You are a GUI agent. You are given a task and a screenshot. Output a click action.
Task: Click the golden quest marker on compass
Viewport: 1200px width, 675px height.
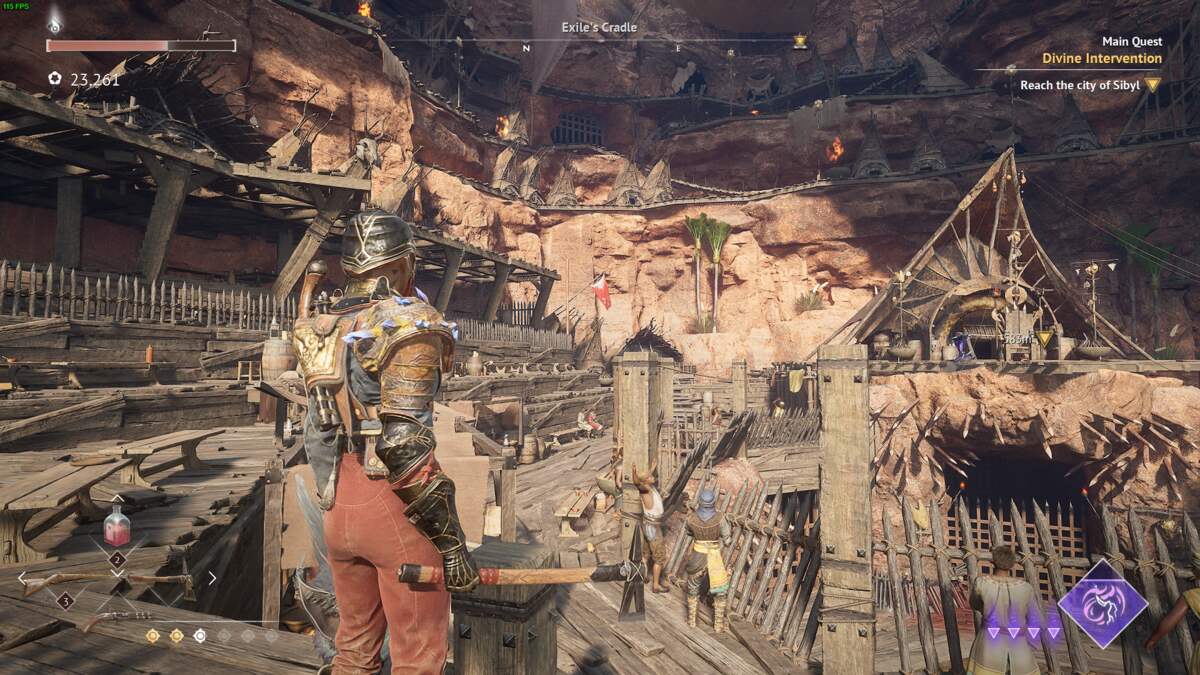(x=800, y=42)
